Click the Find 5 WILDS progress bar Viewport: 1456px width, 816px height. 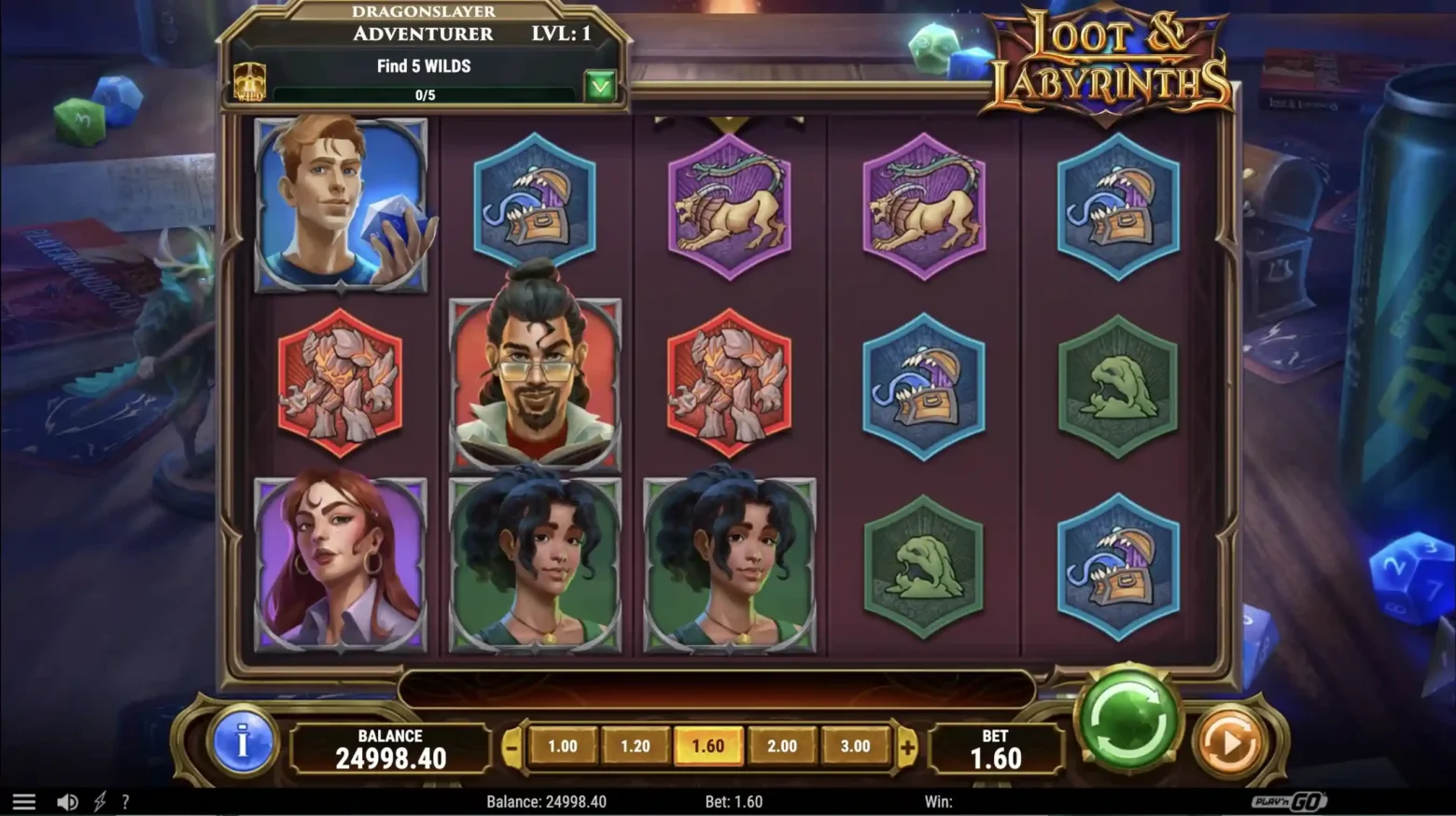tap(425, 93)
